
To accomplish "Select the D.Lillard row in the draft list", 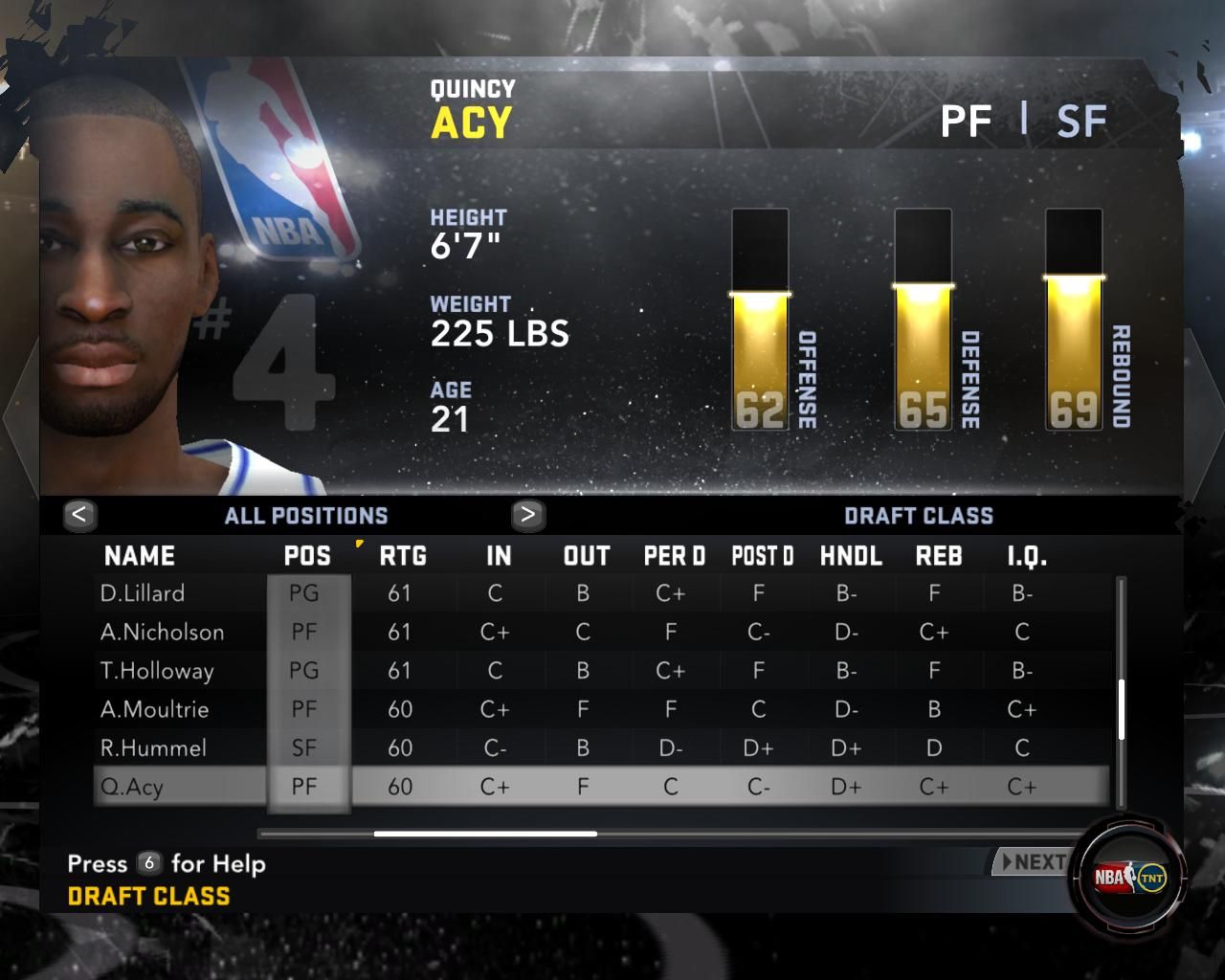I will coord(143,593).
